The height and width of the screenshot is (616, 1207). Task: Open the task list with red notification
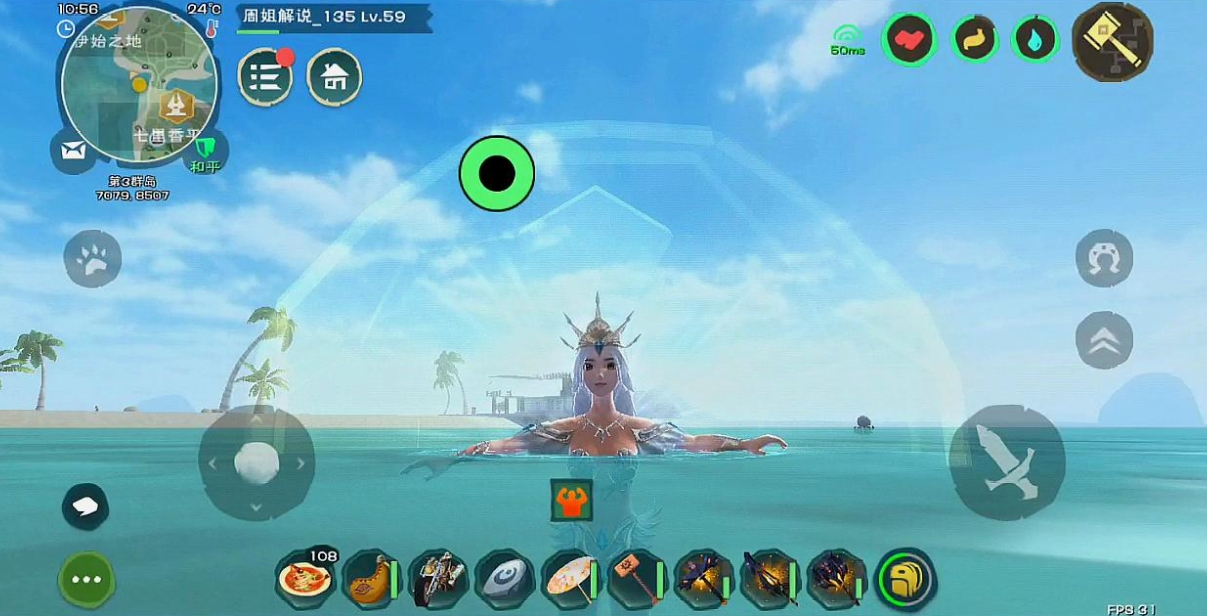265,77
